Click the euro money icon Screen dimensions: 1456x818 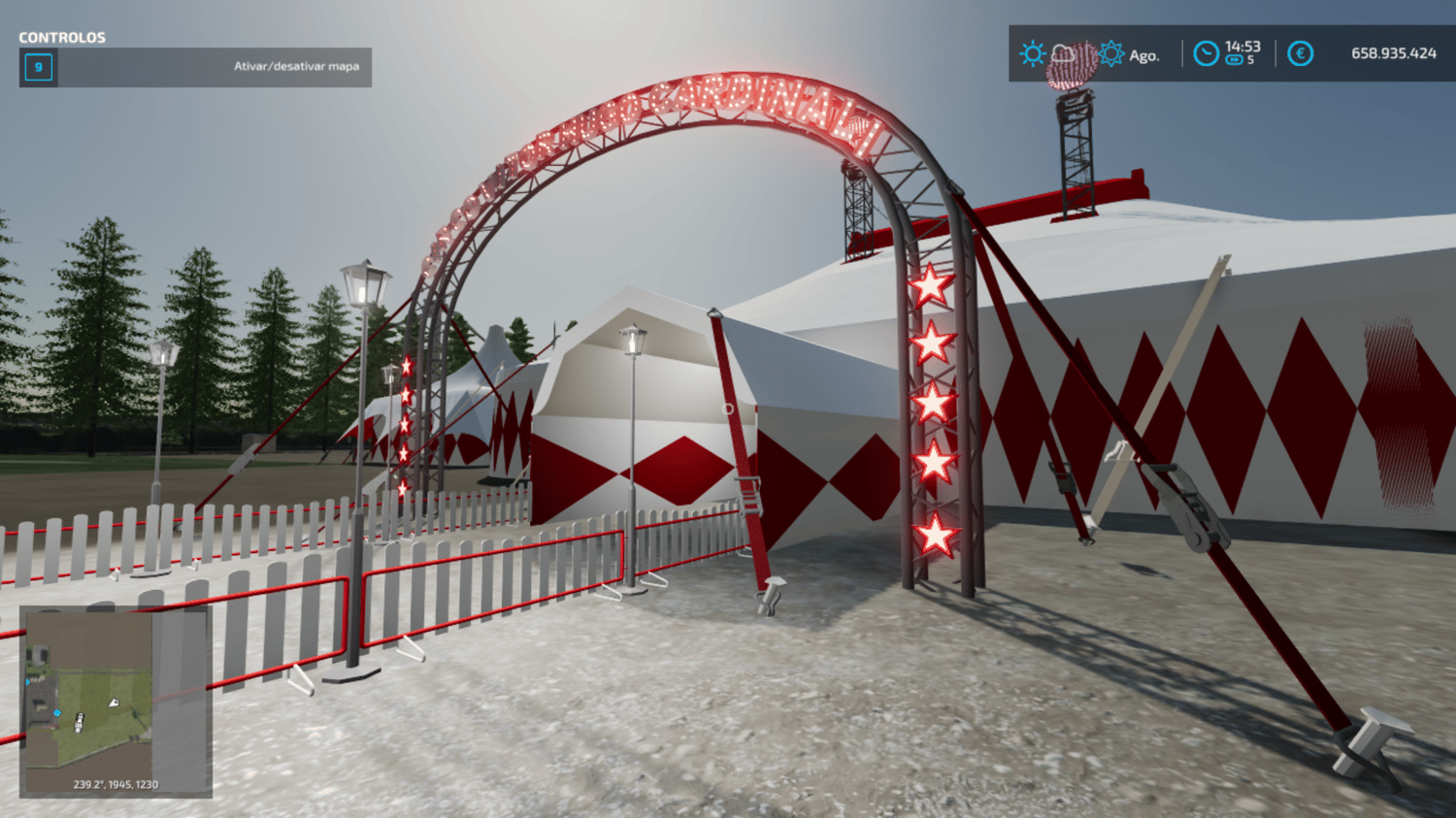click(1300, 53)
